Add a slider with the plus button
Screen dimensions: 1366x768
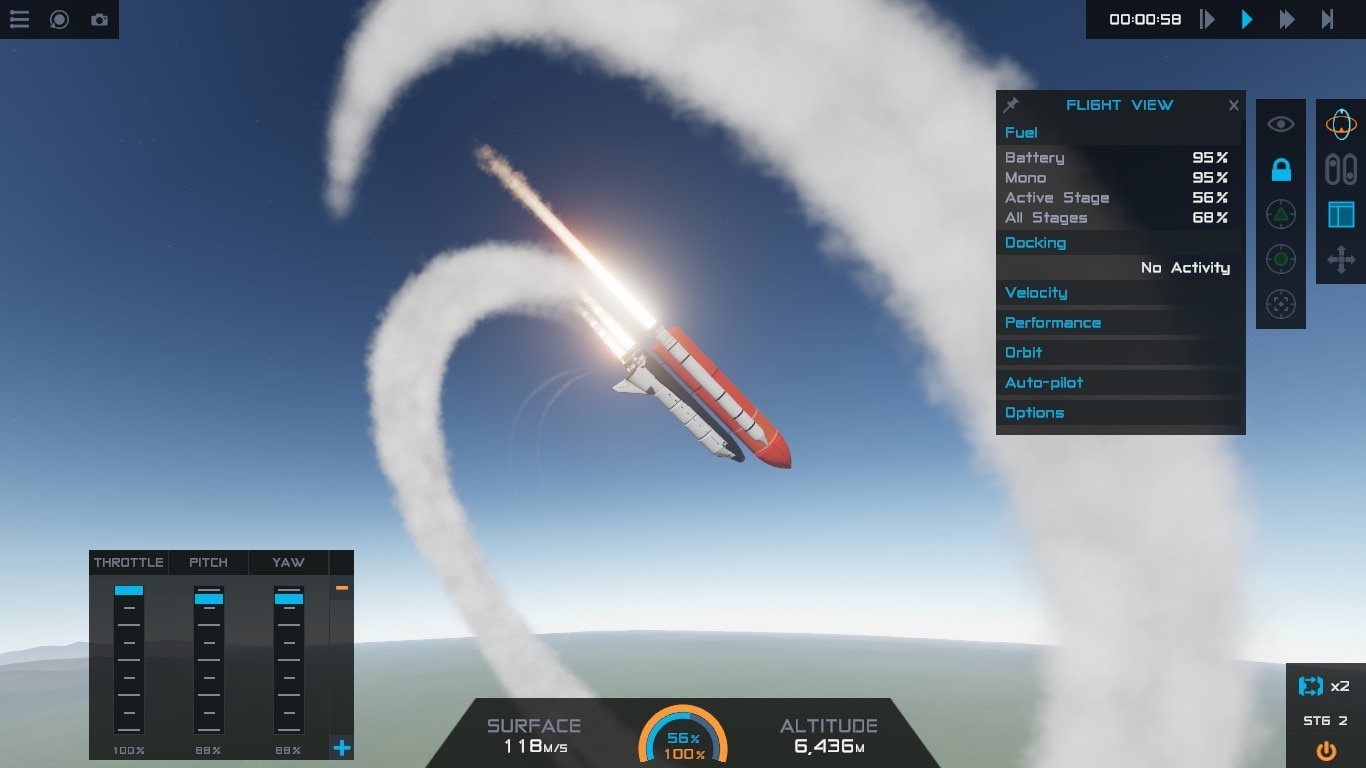[x=342, y=747]
